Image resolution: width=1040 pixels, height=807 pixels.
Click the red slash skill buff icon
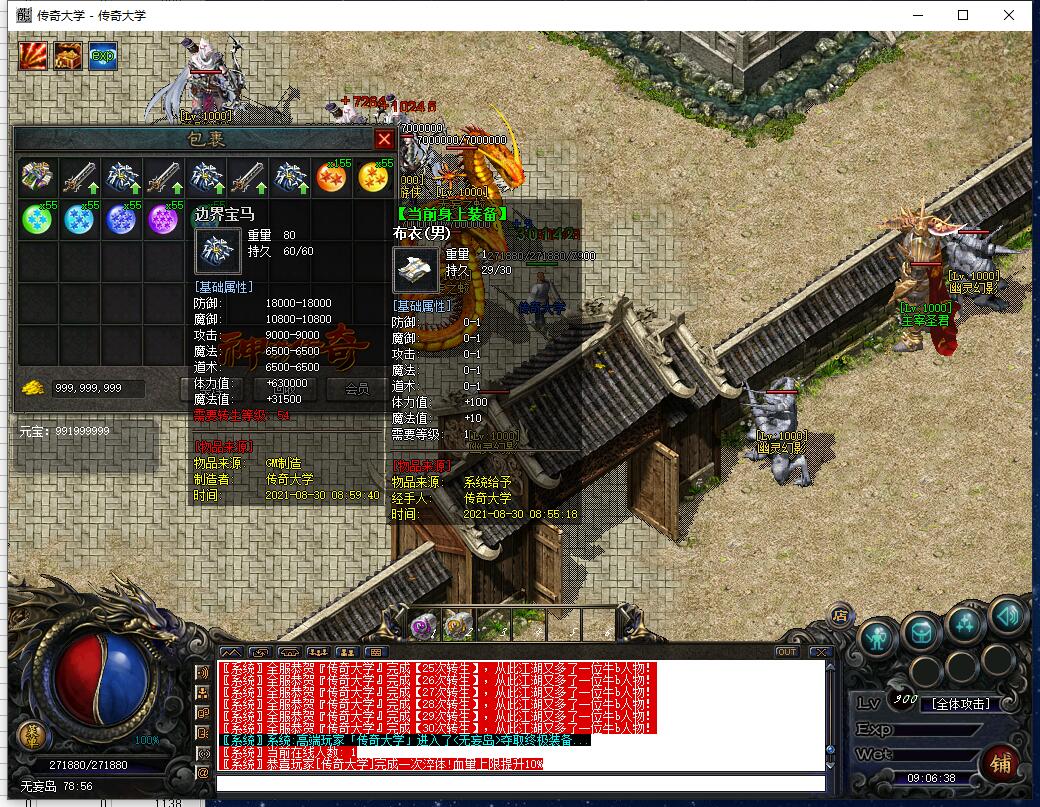[33, 56]
